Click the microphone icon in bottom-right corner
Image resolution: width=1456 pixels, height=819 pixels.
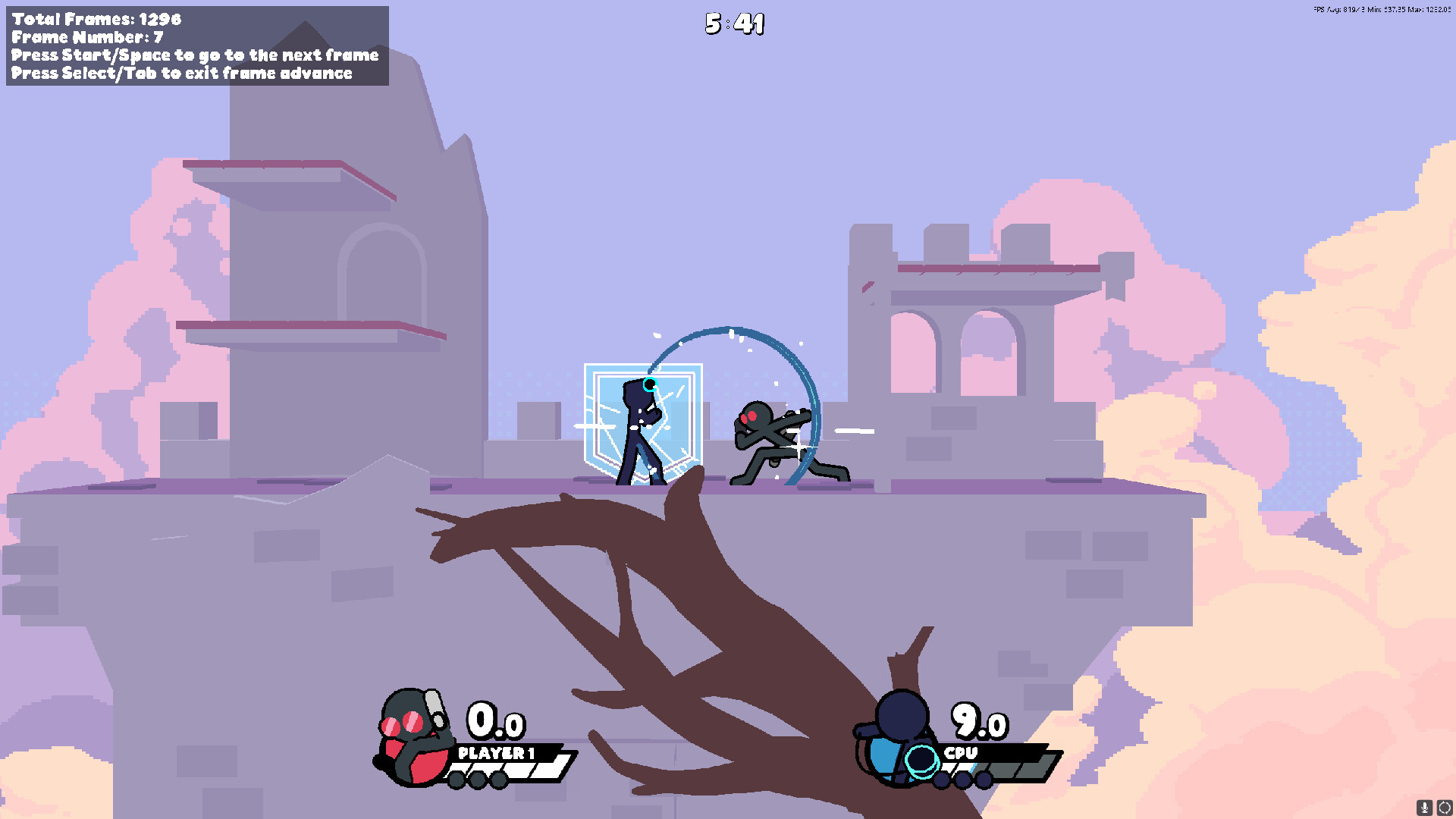click(x=1424, y=807)
